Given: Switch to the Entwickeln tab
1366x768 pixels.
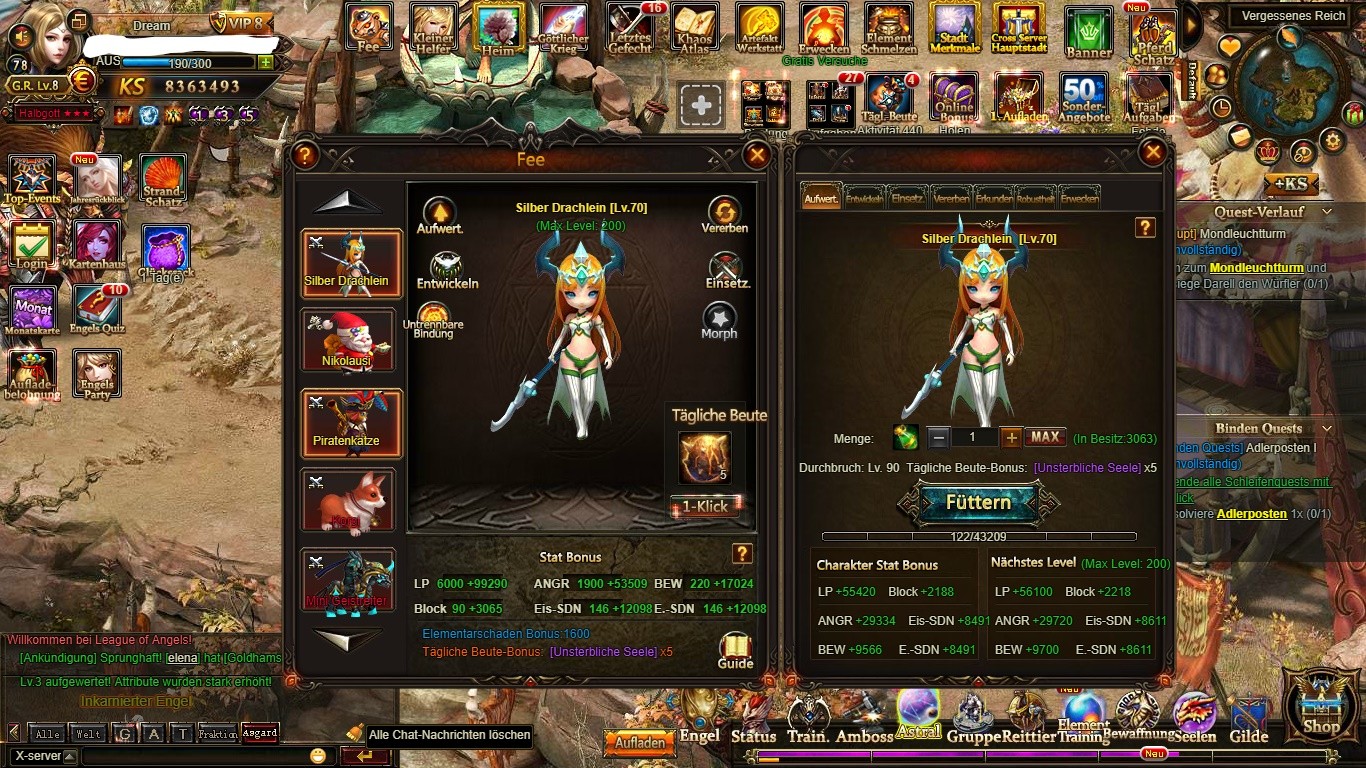Looking at the screenshot, I should pyautogui.click(x=863, y=198).
